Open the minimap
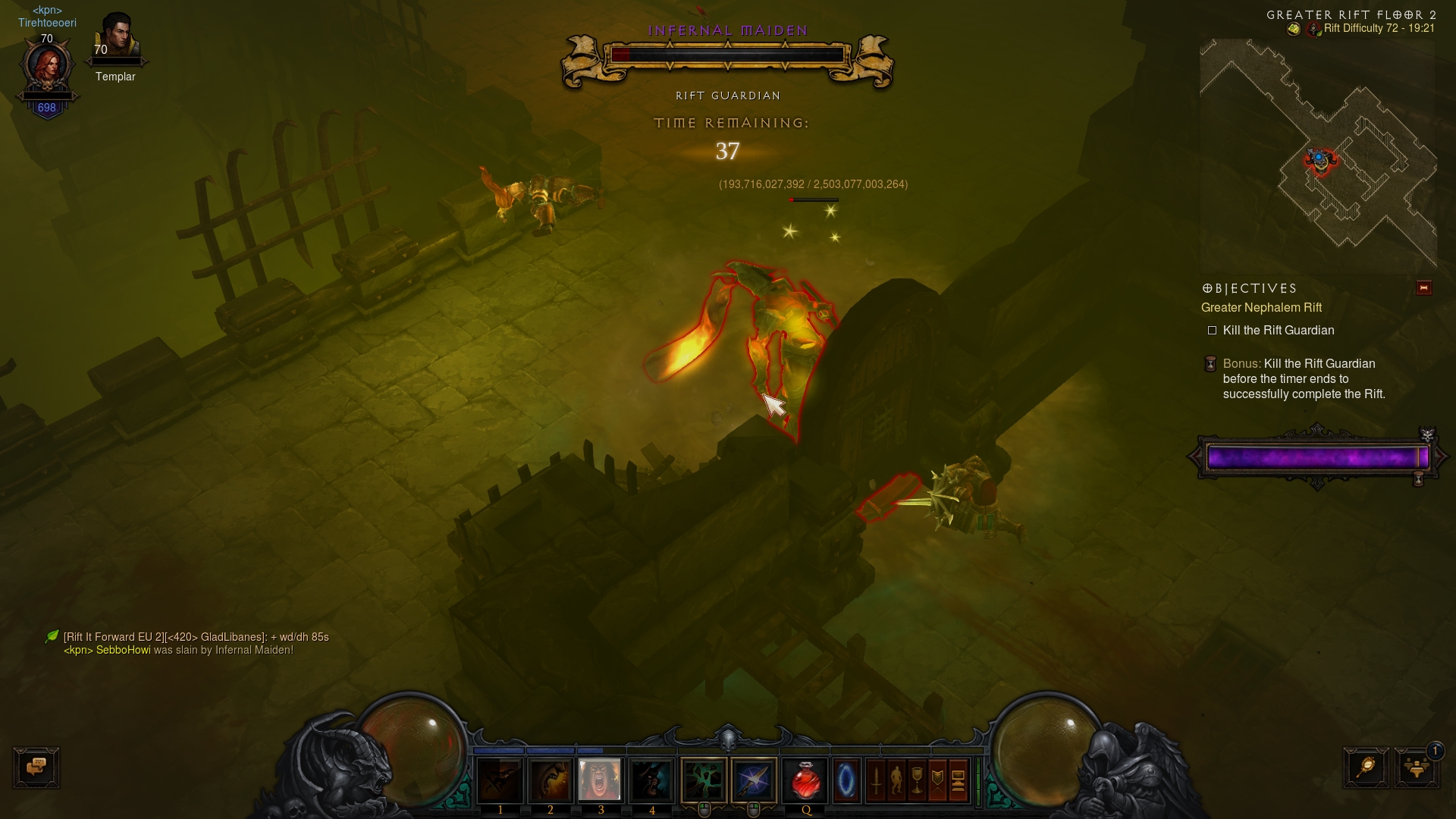The image size is (1456, 819). 1317,155
